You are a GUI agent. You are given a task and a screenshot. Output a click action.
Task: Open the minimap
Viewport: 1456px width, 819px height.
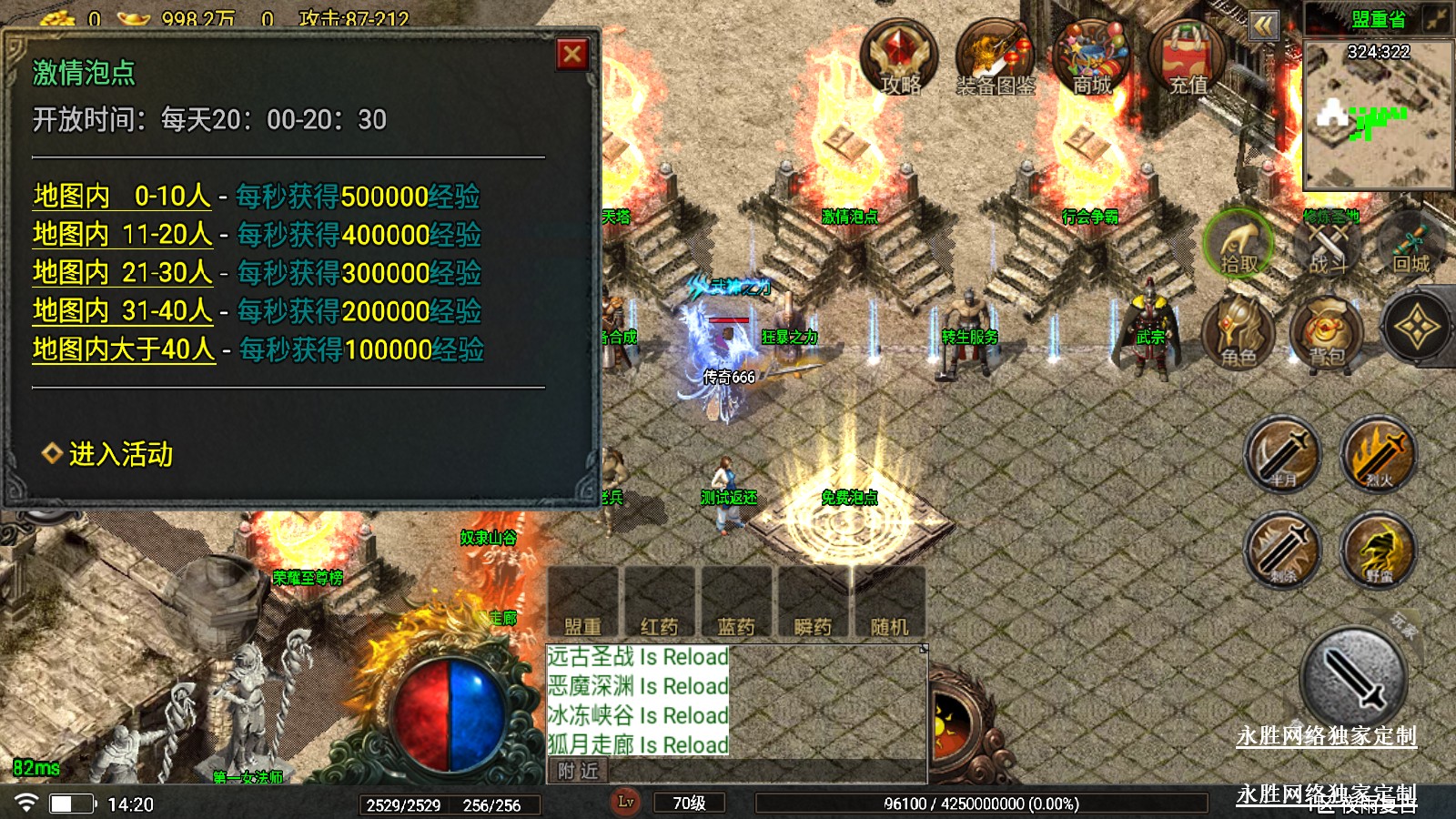[x=1378, y=114]
